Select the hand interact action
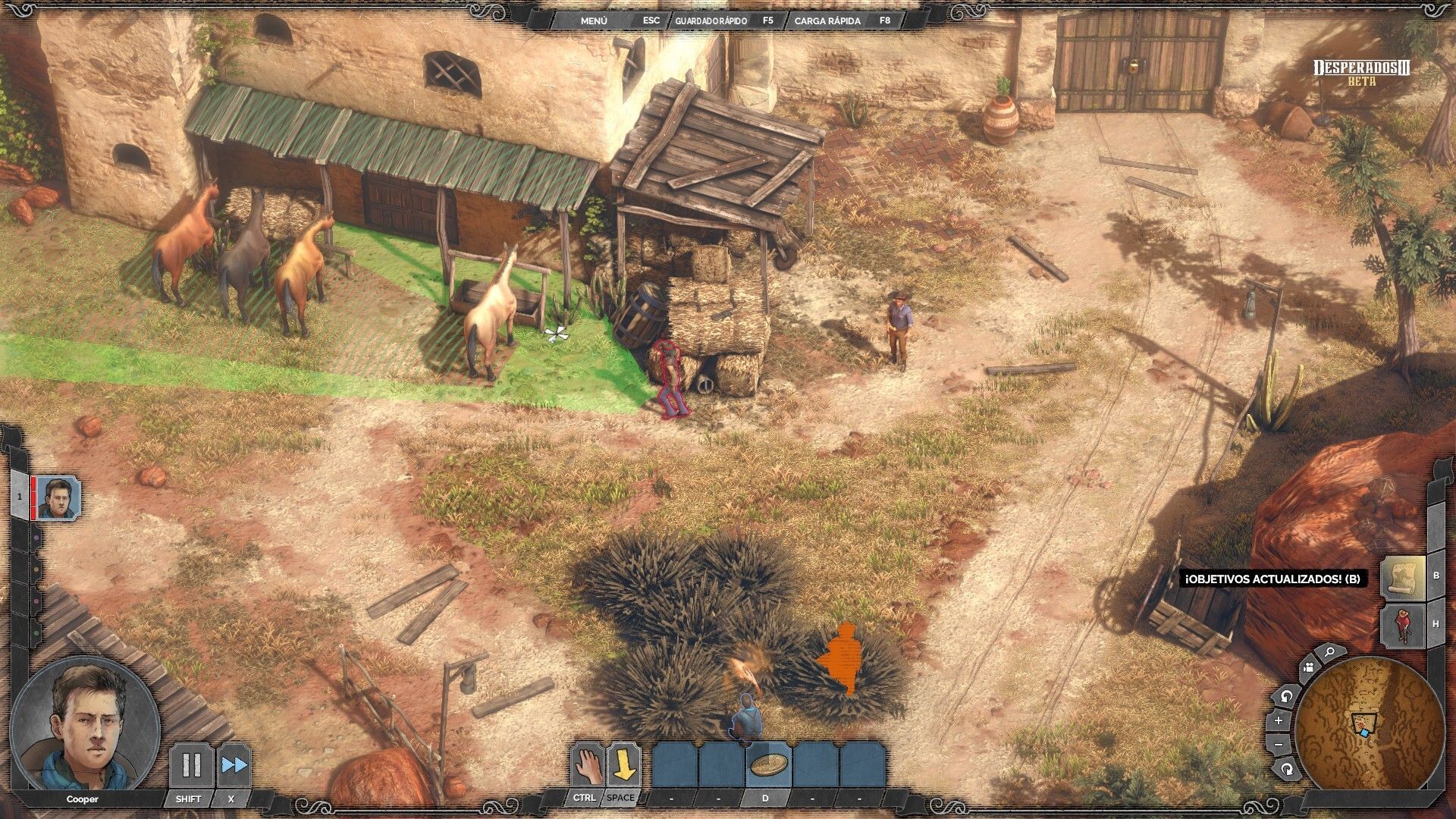 (x=586, y=764)
